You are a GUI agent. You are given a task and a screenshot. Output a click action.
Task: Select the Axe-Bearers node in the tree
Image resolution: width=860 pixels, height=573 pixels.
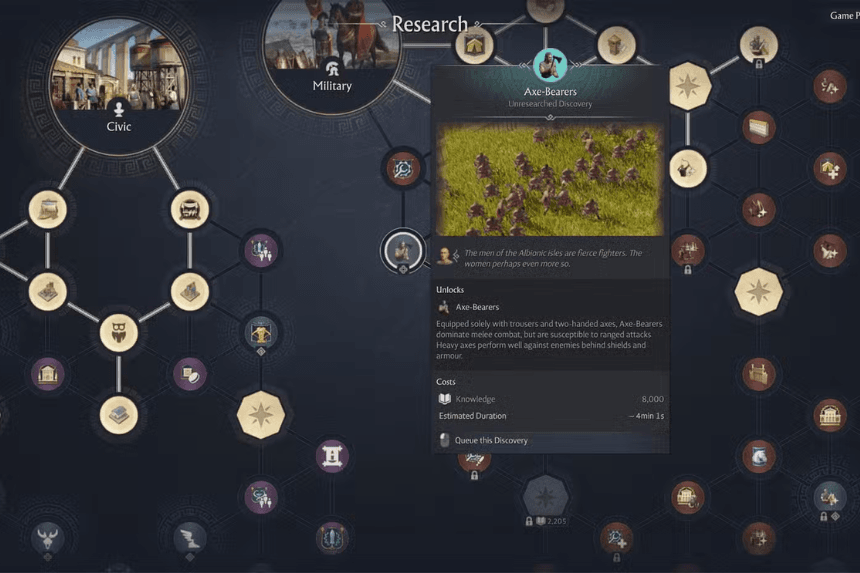(x=402, y=249)
